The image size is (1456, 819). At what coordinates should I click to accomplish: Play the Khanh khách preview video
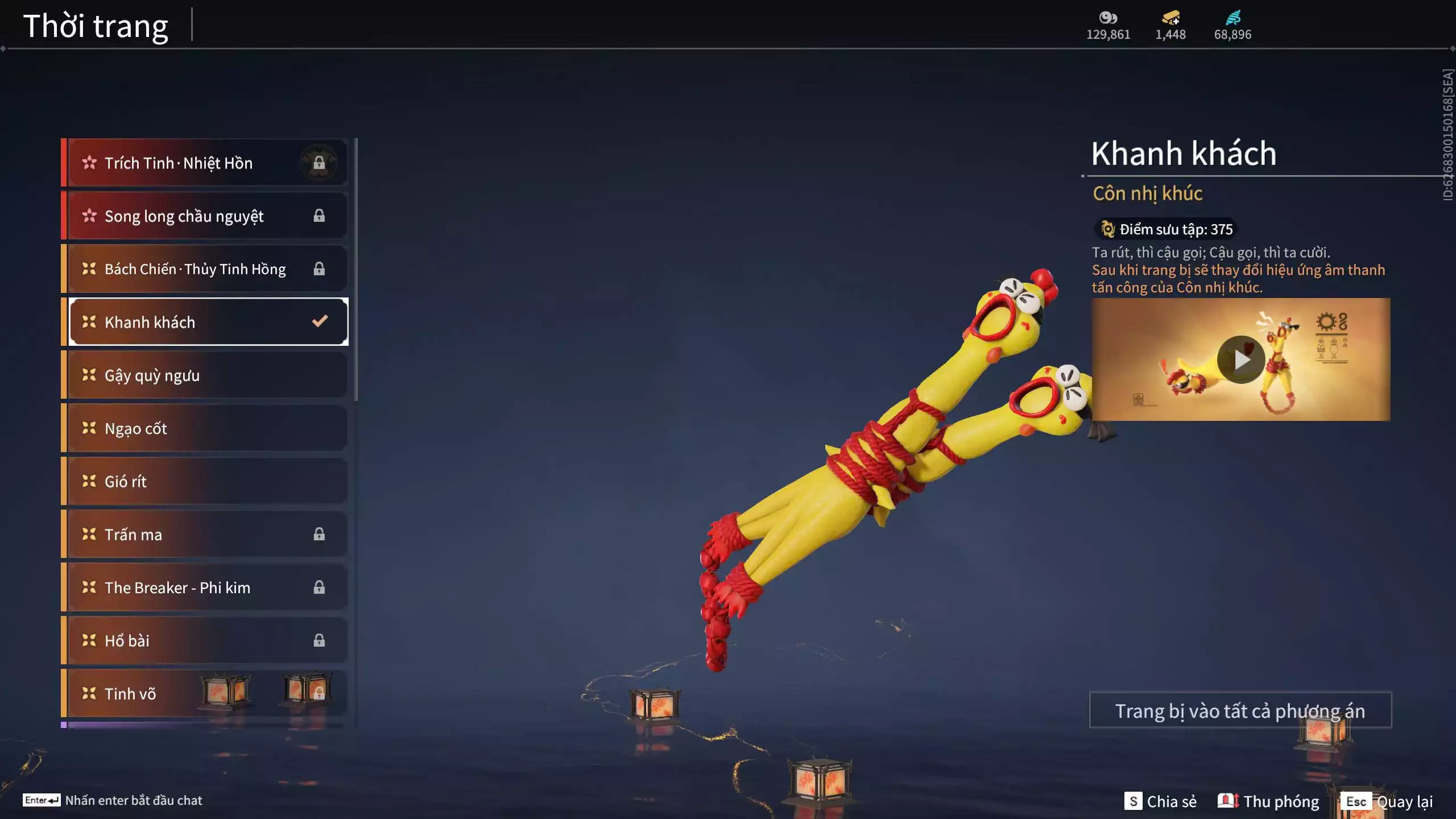(1240, 359)
